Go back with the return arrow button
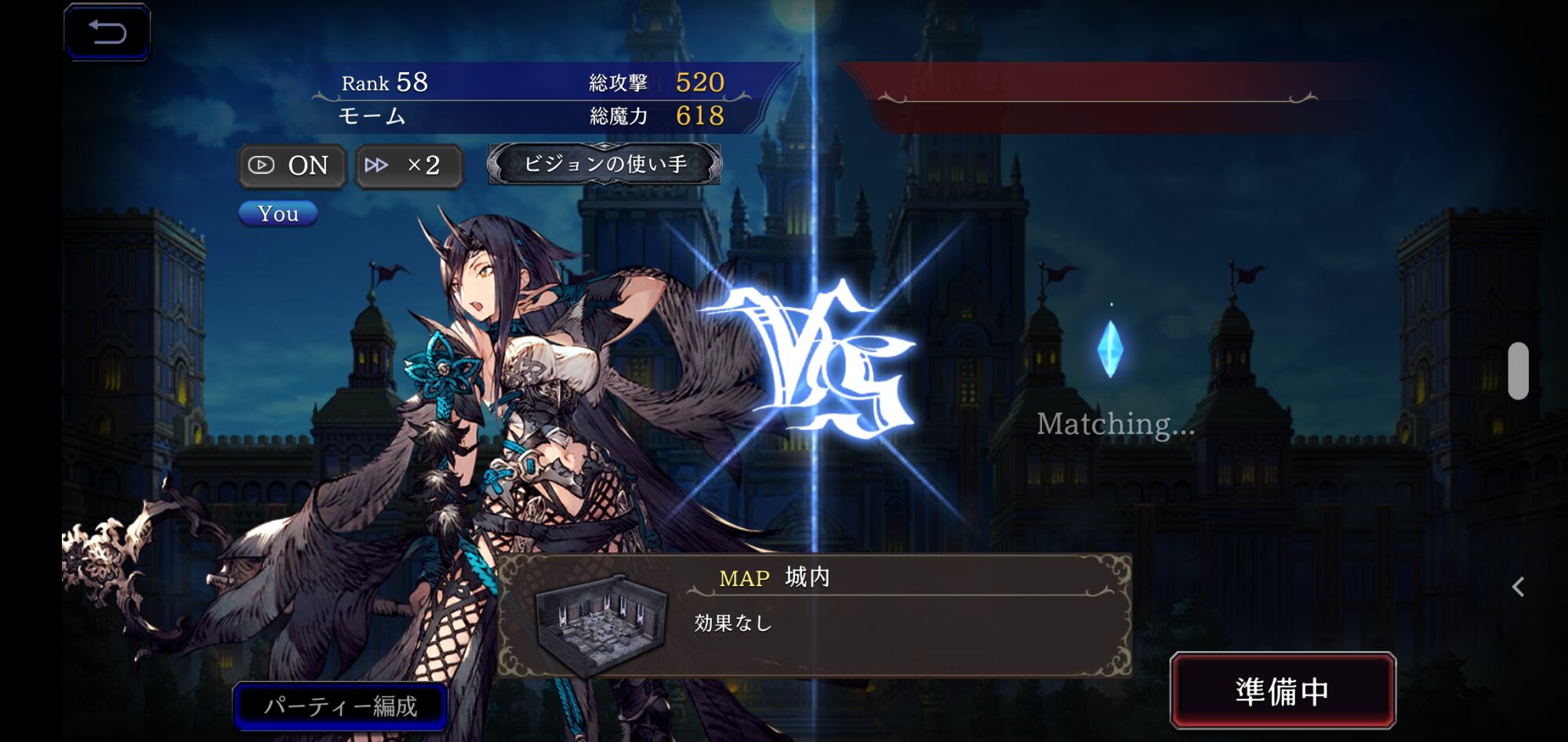The height and width of the screenshot is (742, 1568). point(107,32)
